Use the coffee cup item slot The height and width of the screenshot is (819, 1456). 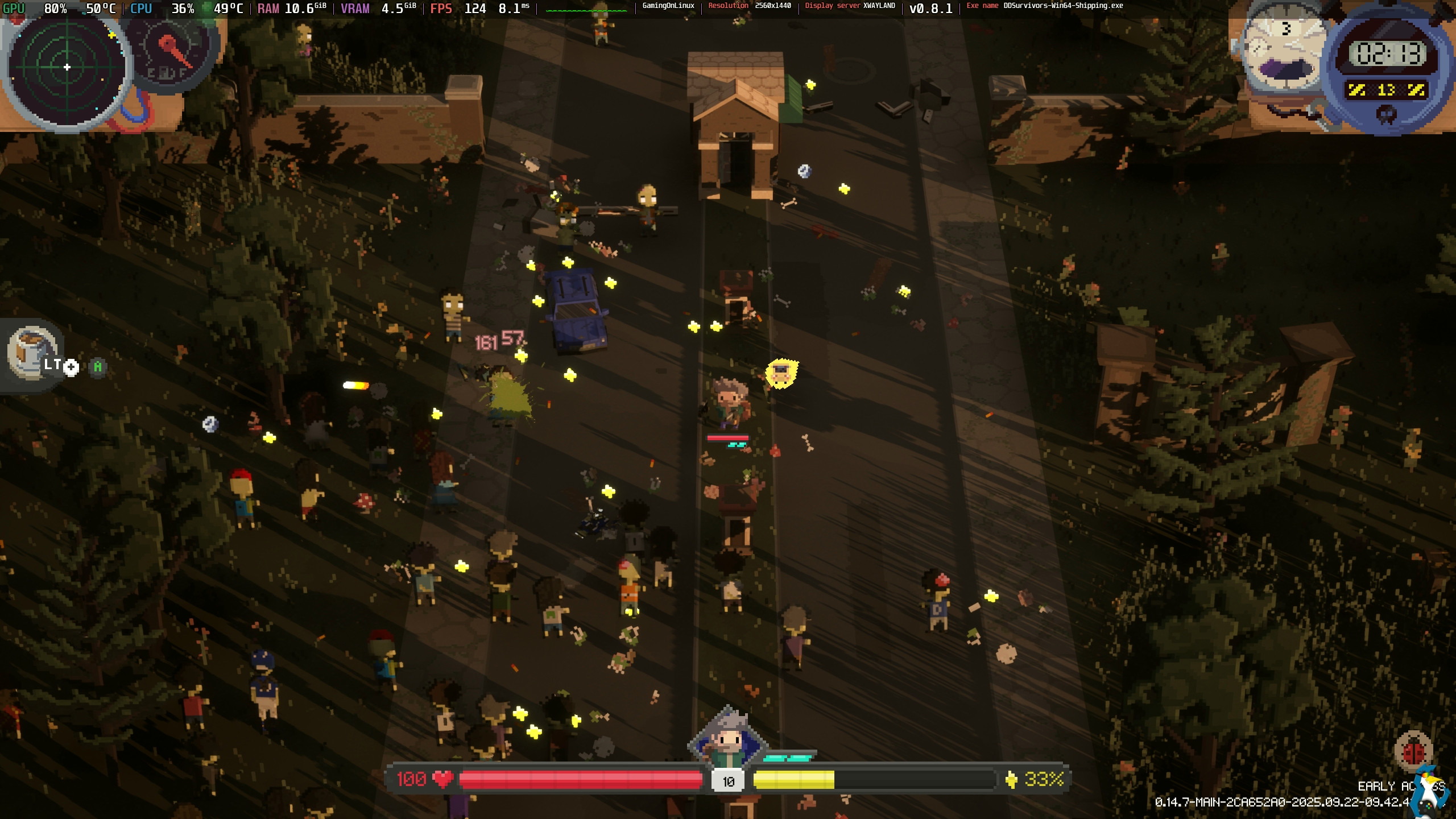click(32, 351)
